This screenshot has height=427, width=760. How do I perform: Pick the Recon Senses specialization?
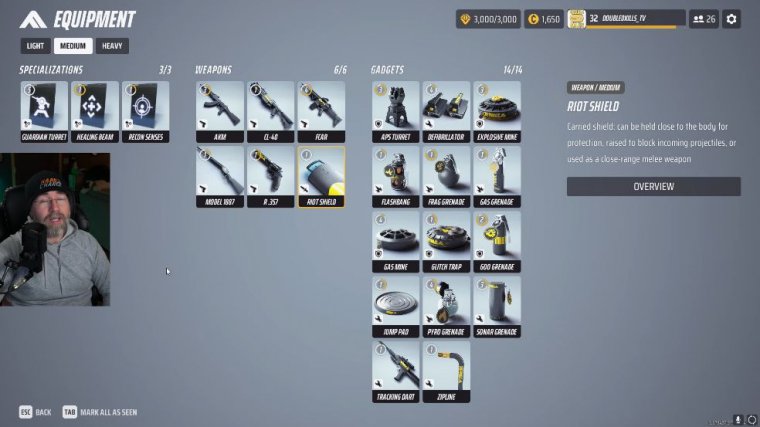(146, 112)
